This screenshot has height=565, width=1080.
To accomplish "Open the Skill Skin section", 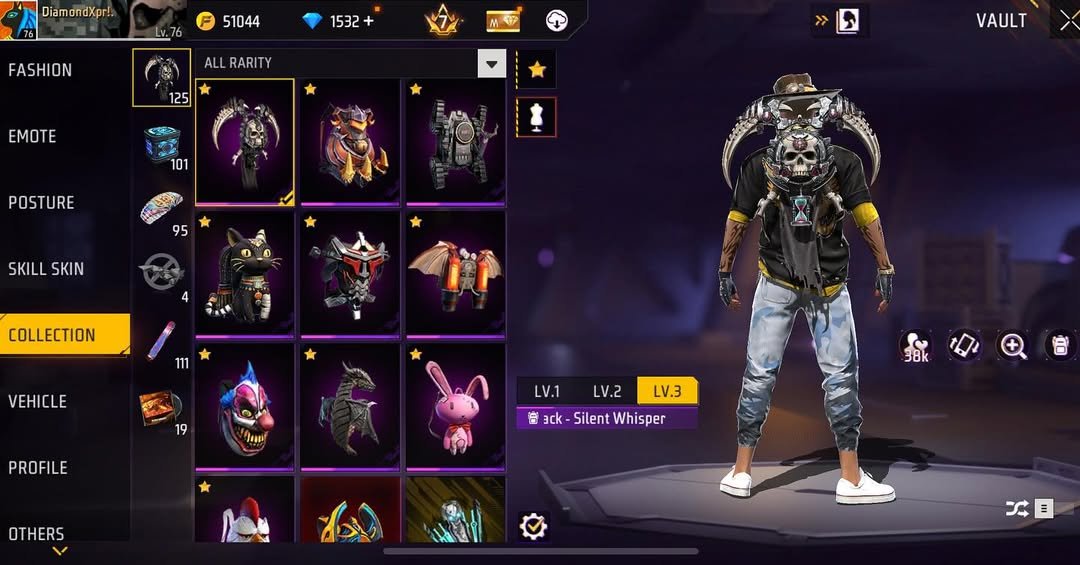I will coord(46,268).
